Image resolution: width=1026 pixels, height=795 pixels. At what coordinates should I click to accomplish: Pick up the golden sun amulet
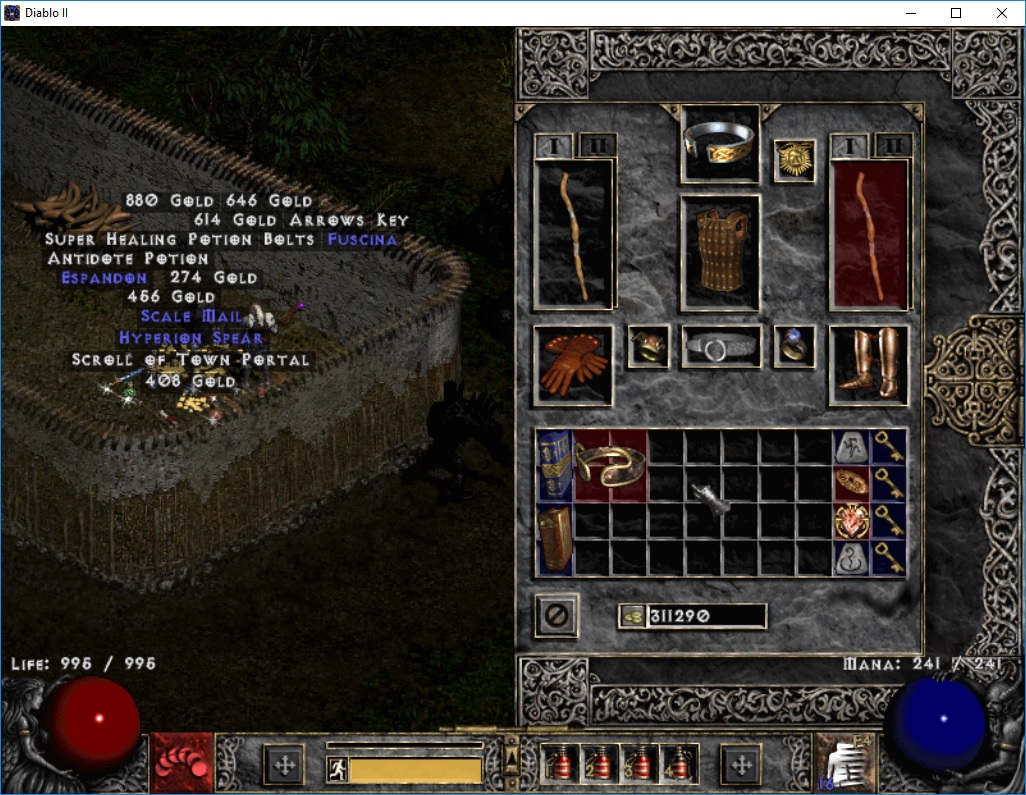click(x=795, y=160)
